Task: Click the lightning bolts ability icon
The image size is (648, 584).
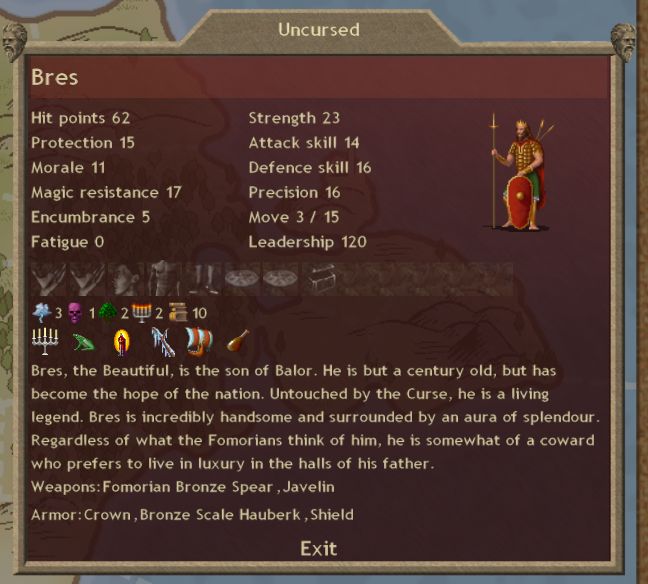Action: 163,343
